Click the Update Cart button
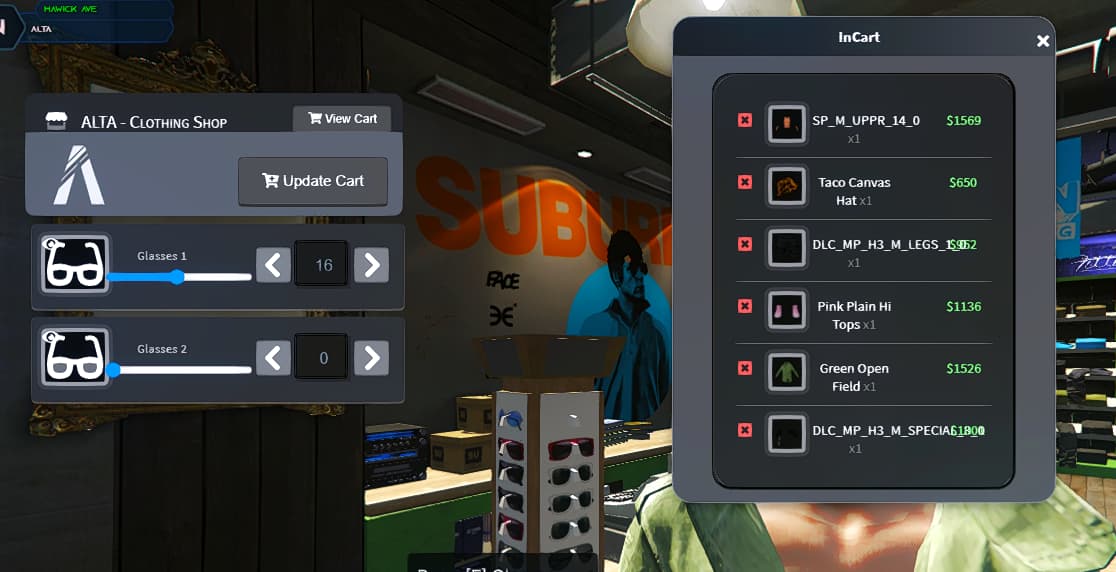This screenshot has height=572, width=1116. point(312,181)
